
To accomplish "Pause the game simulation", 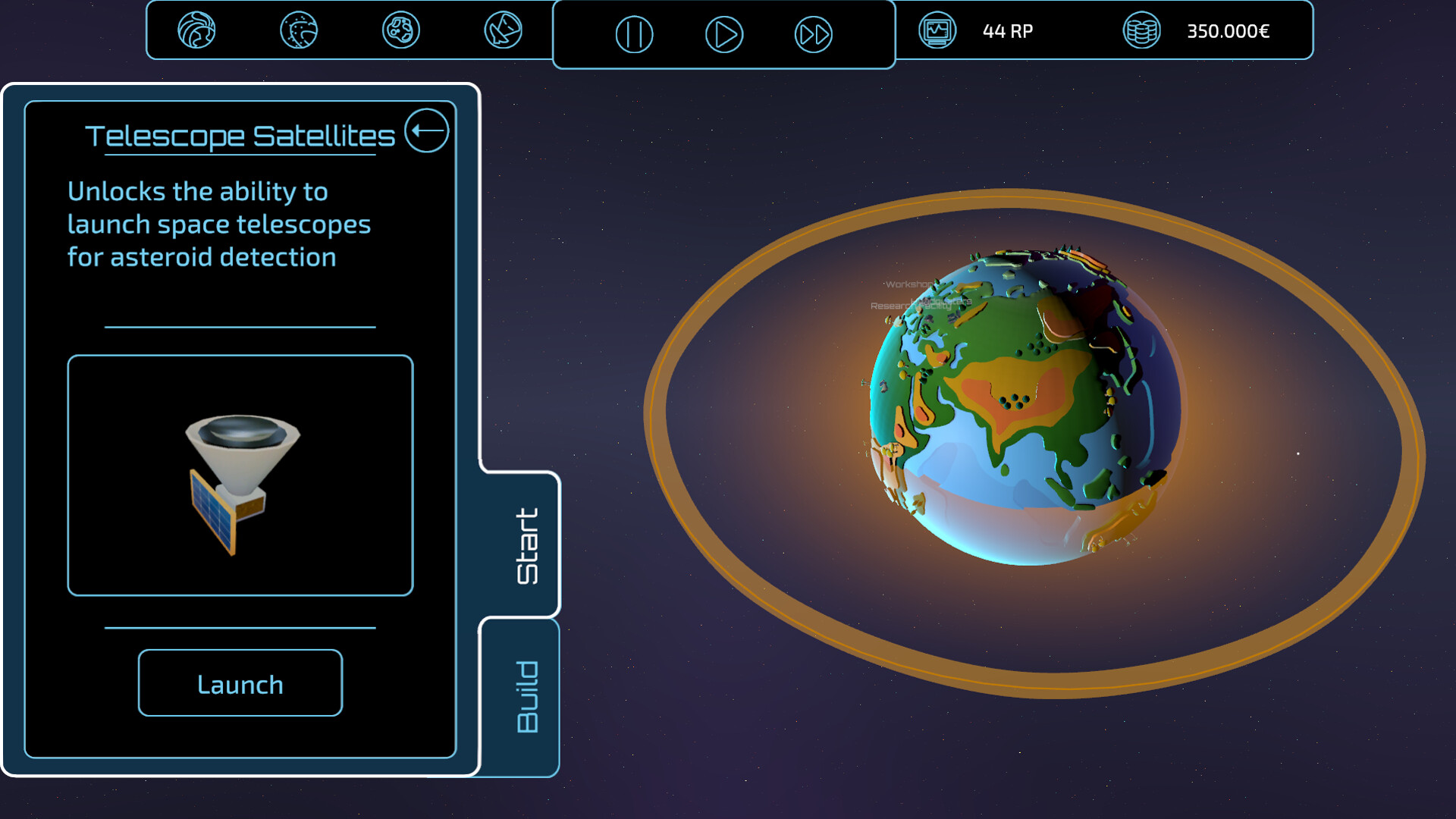I will tap(635, 33).
